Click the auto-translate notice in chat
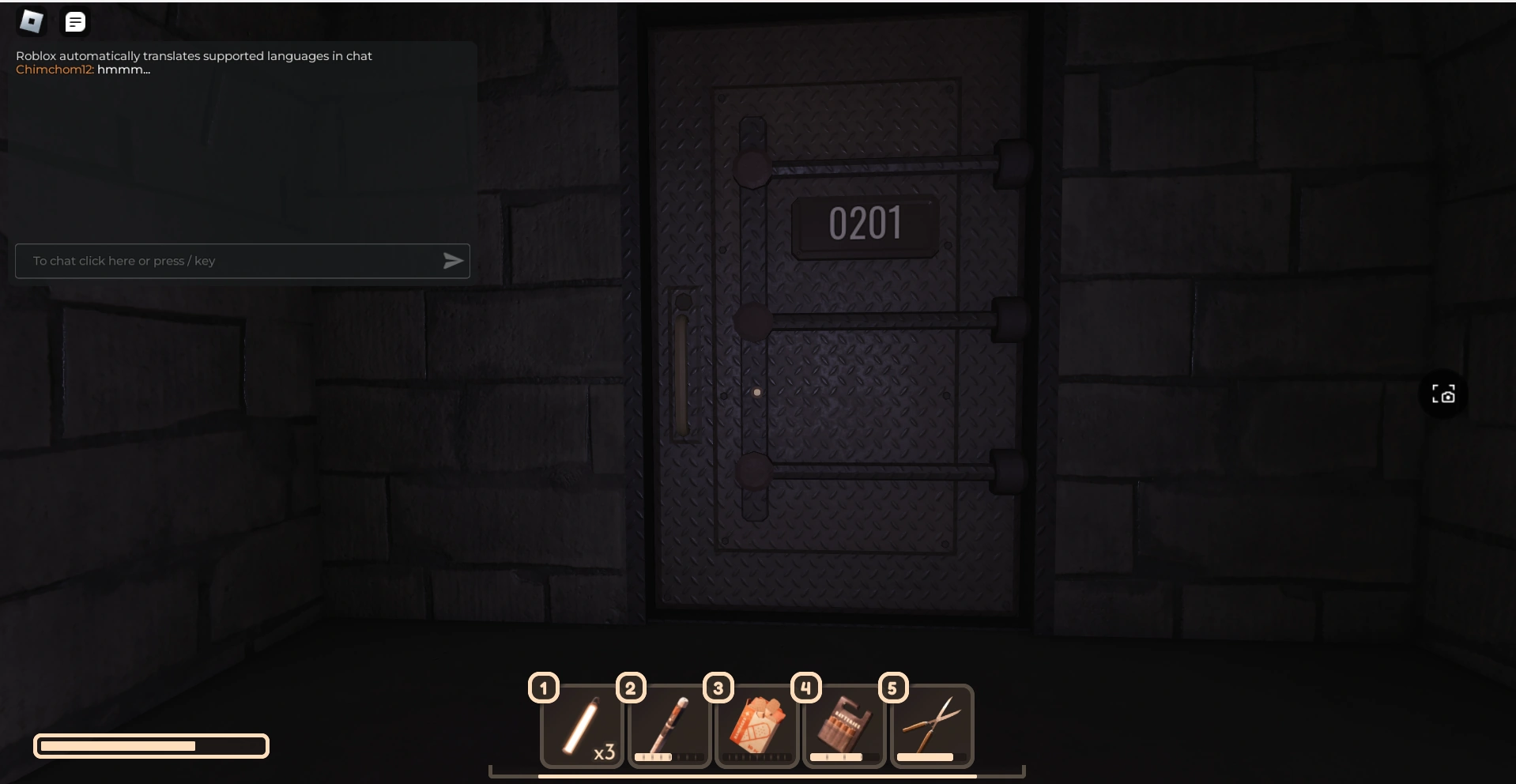Image resolution: width=1516 pixels, height=784 pixels. pyautogui.click(x=194, y=56)
